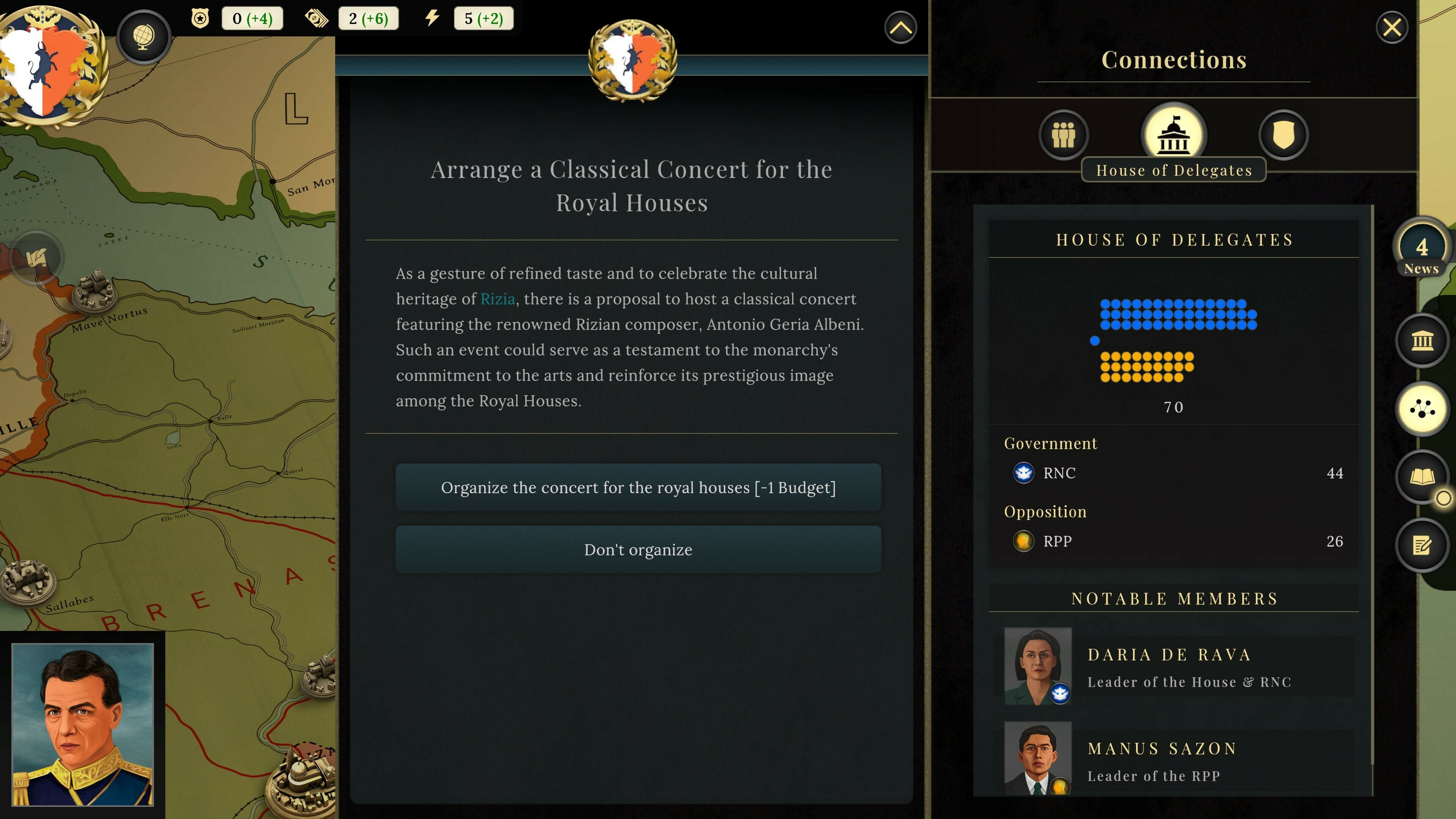Open the notes editor icon on sidebar
This screenshot has height=819, width=1456.
point(1423,544)
